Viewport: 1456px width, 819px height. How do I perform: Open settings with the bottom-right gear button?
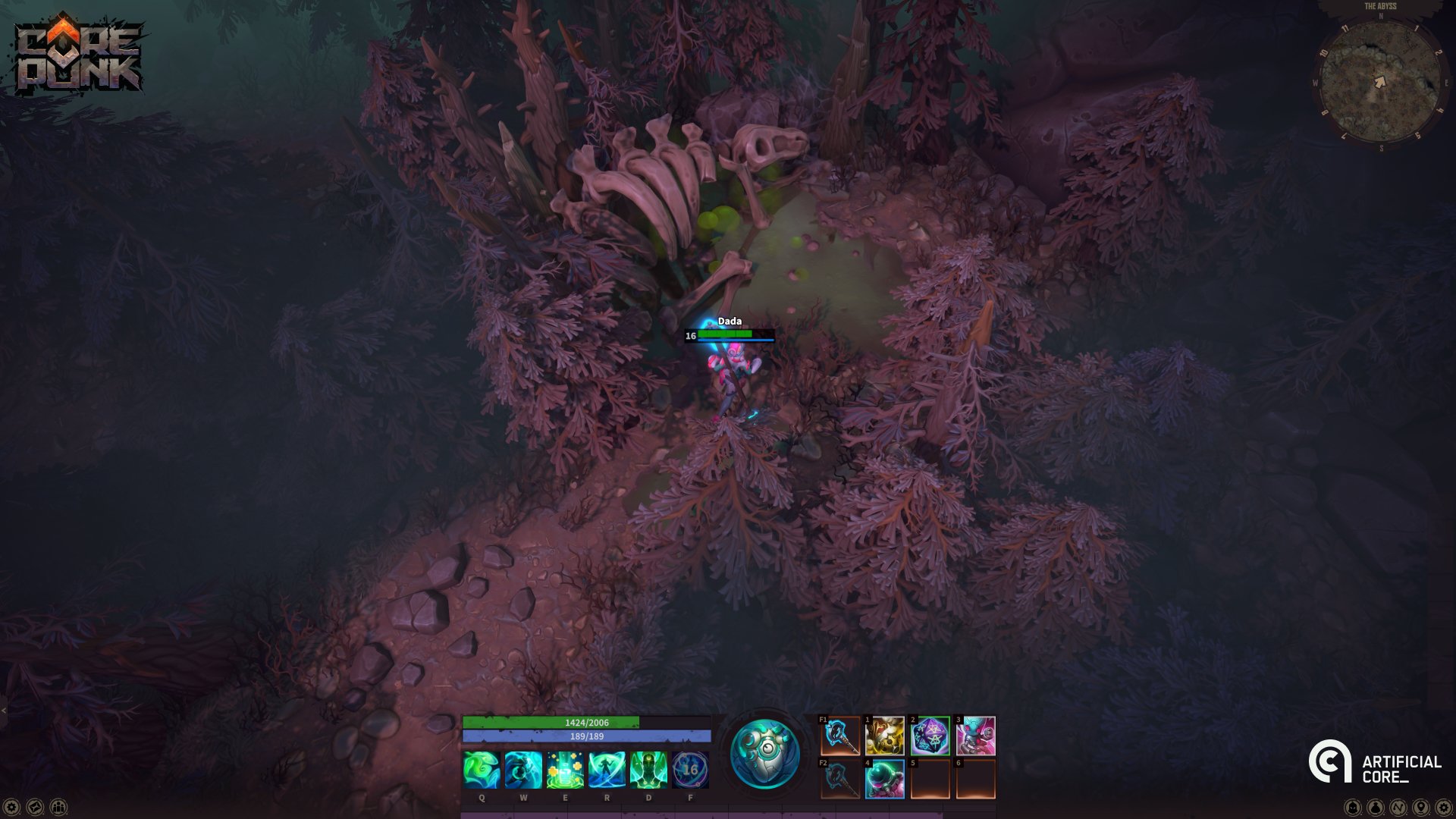pos(1444,808)
